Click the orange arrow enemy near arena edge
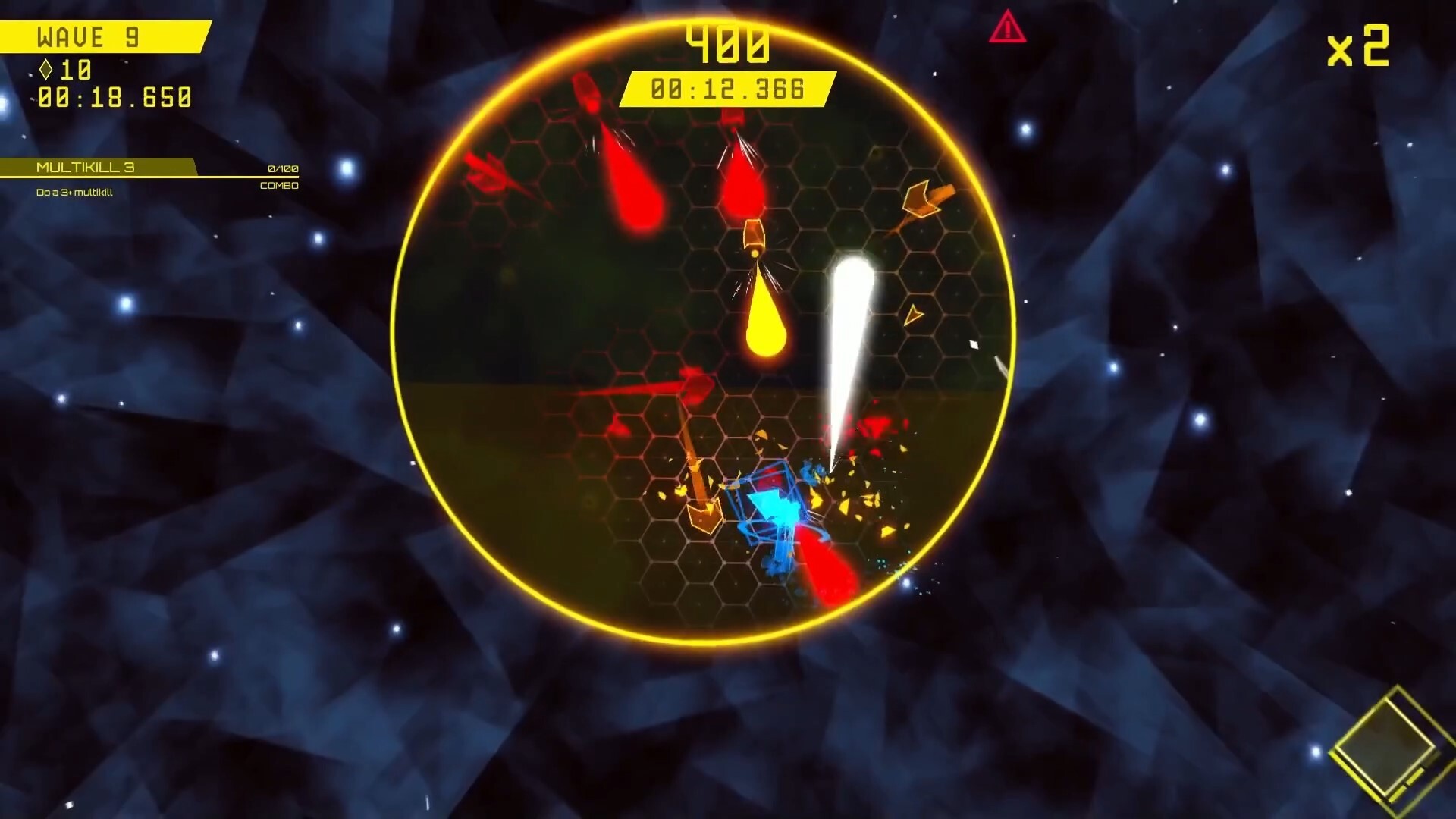Image resolution: width=1456 pixels, height=819 pixels. click(x=921, y=199)
